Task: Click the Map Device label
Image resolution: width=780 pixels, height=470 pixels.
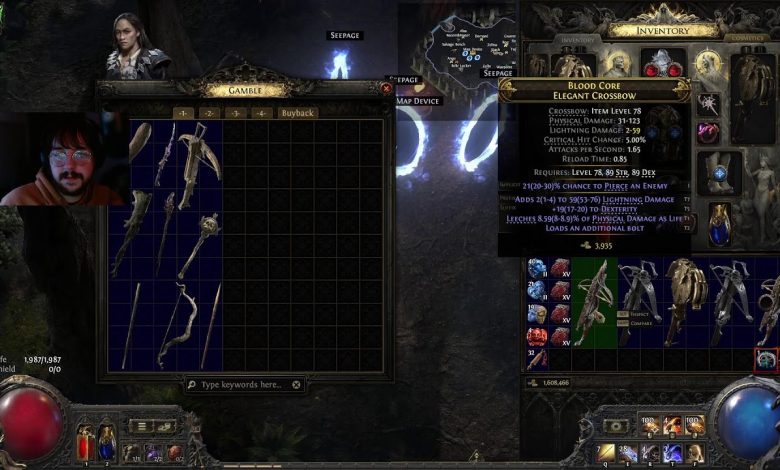Action: pos(417,101)
